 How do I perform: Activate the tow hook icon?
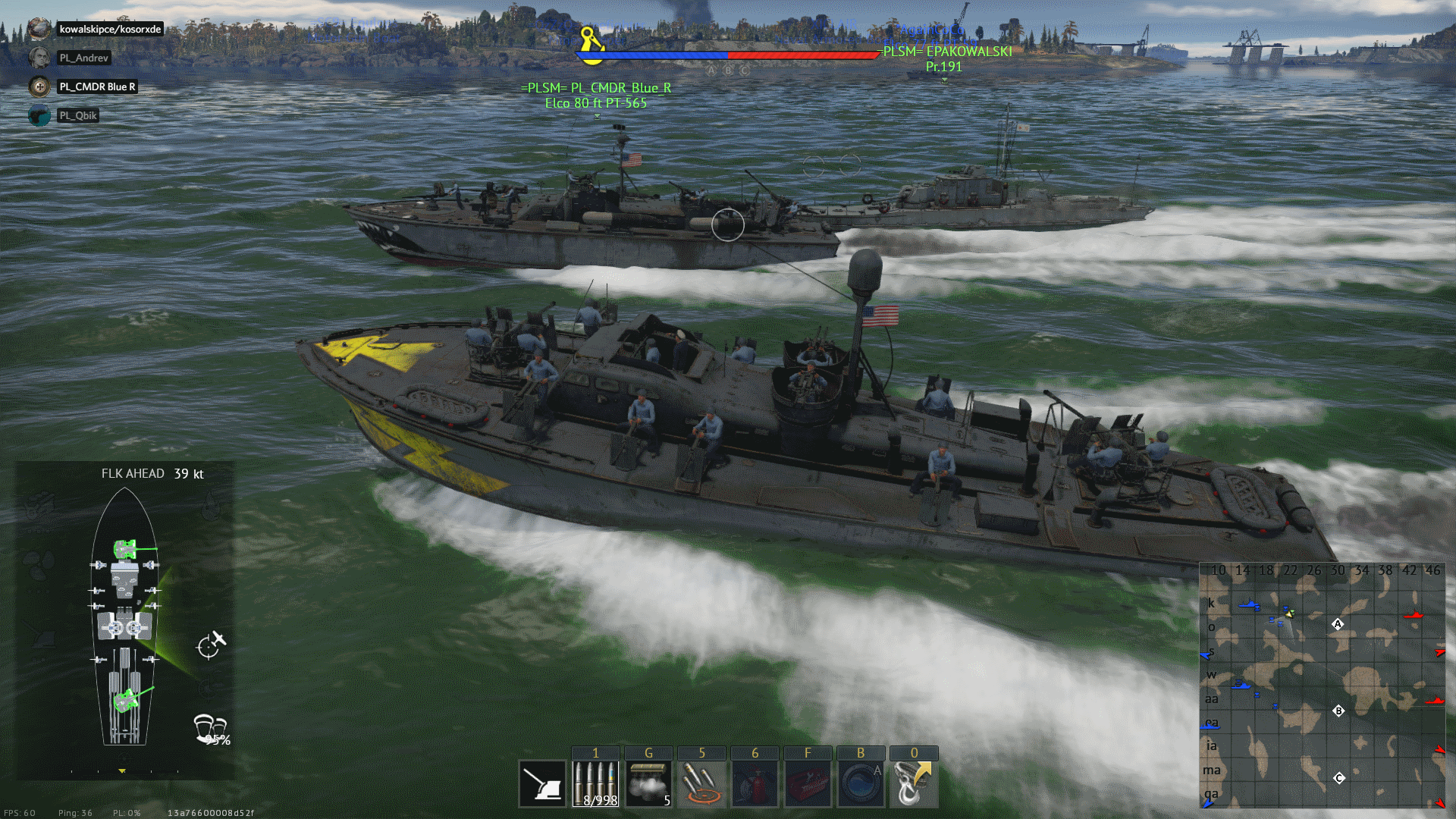point(913,783)
